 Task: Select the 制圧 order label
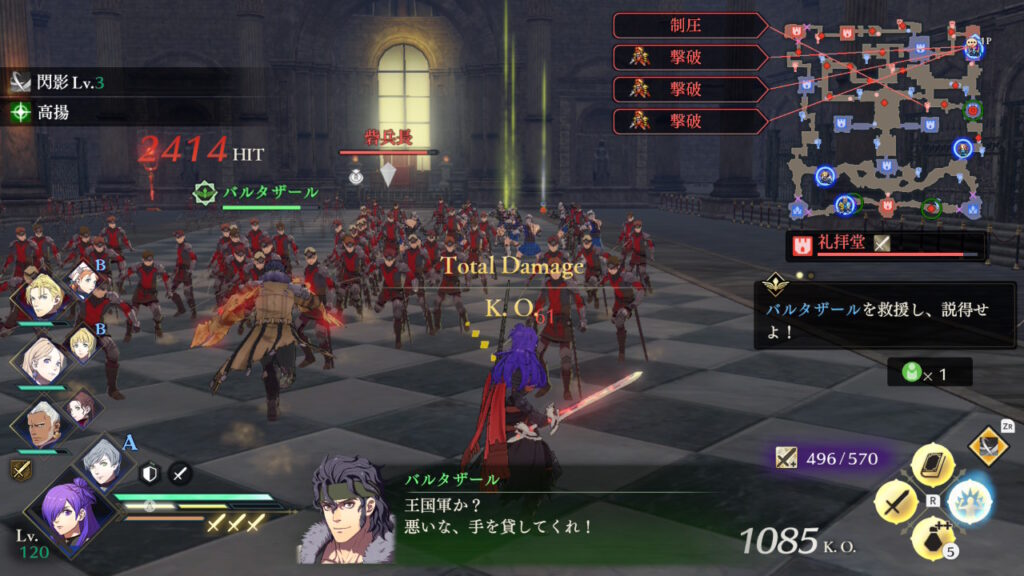pyautogui.click(x=690, y=25)
